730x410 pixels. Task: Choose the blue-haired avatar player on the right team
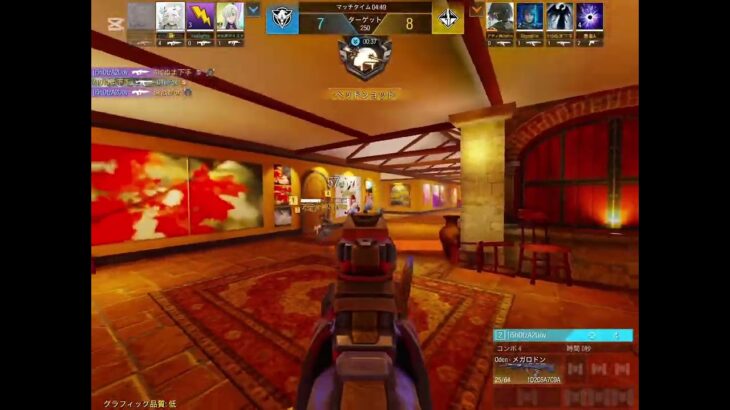point(530,16)
